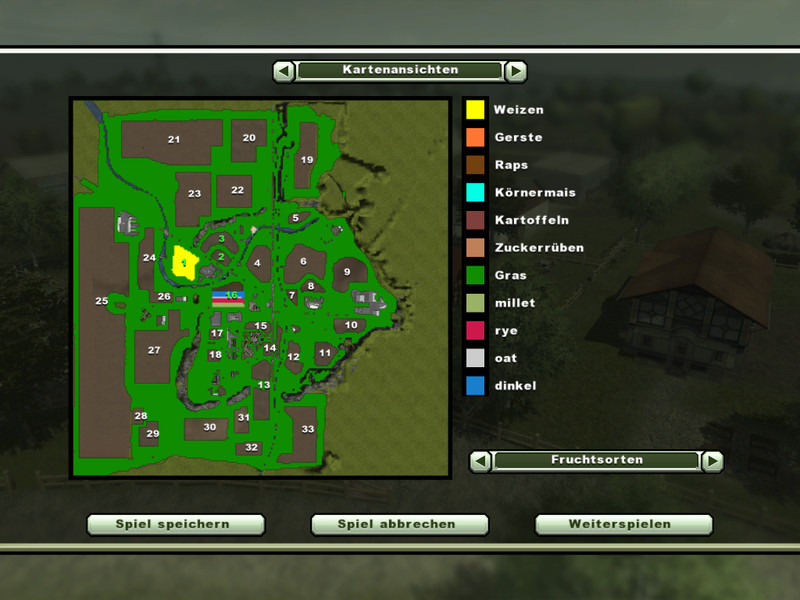This screenshot has width=800, height=600.
Task: Pick the brown Raps legend swatch
Action: tap(475, 165)
